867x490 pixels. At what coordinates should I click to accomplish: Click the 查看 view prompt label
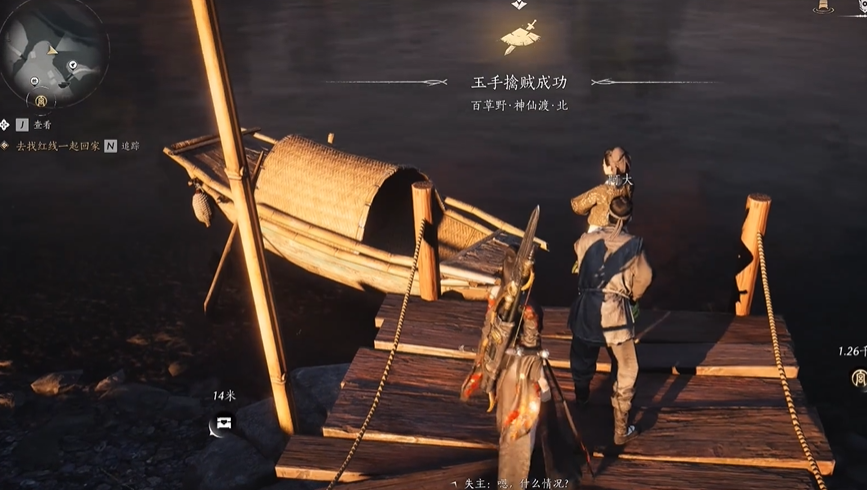pyautogui.click(x=42, y=125)
